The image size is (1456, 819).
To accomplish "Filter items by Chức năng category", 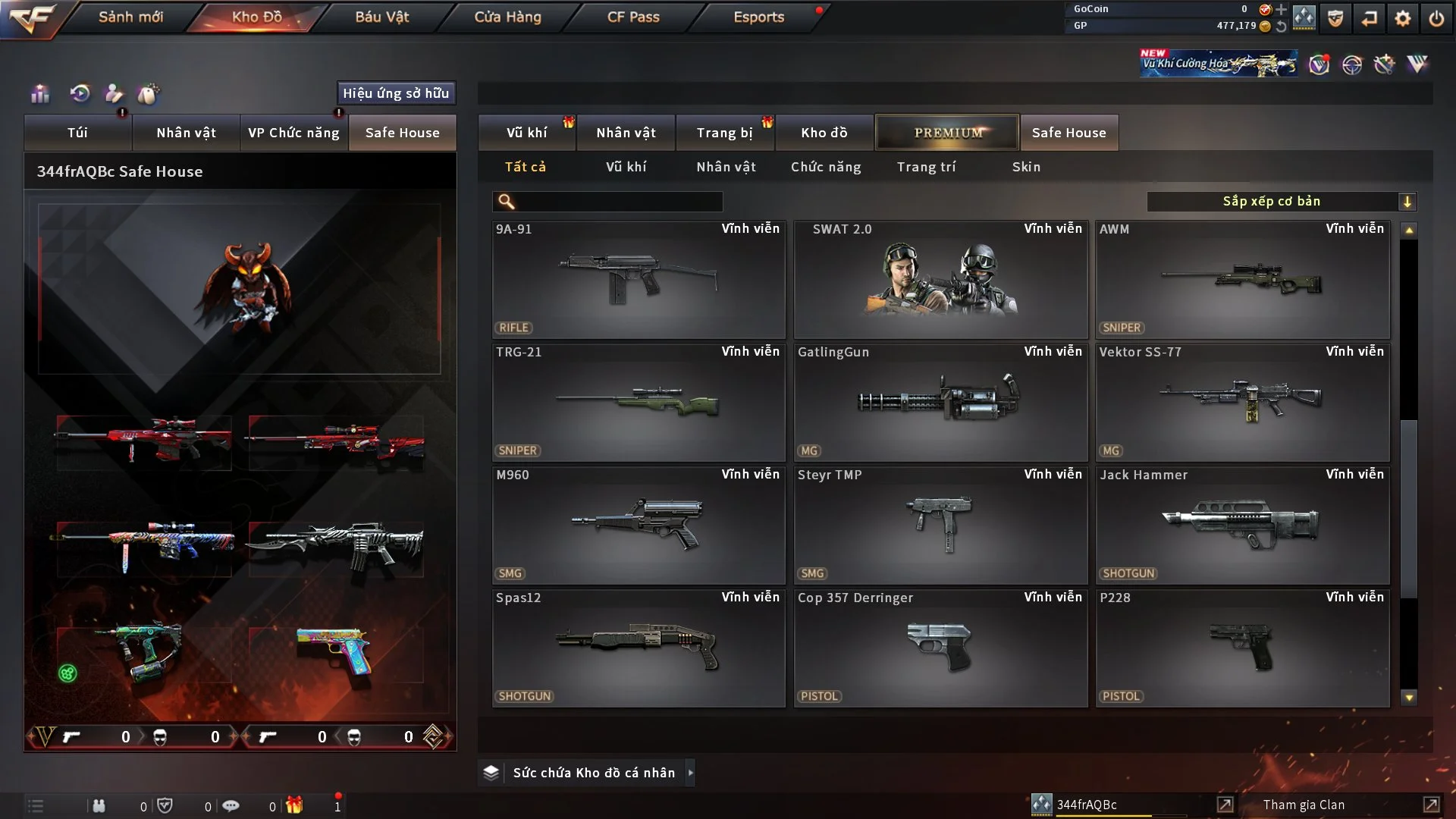I will [x=826, y=167].
